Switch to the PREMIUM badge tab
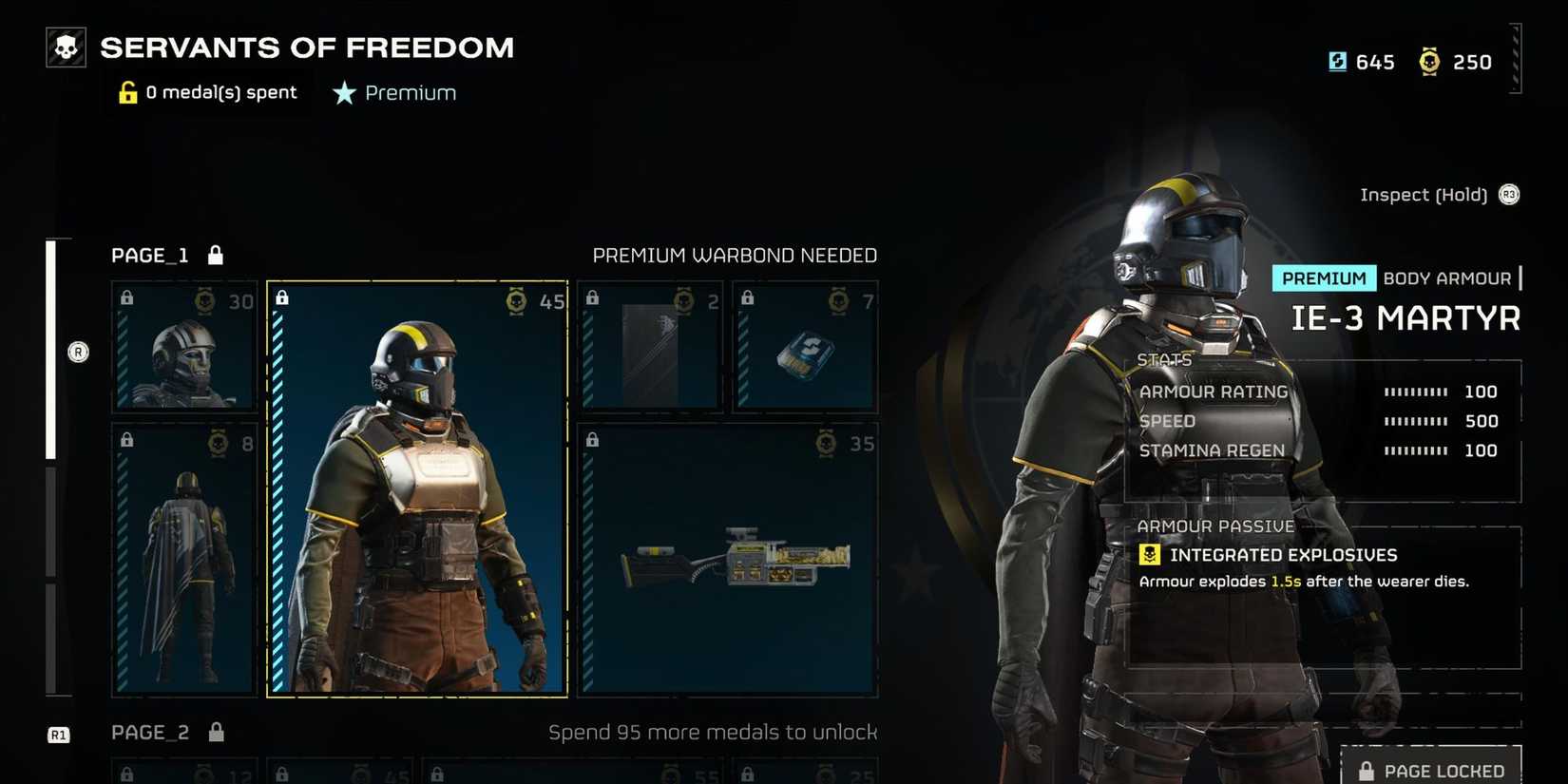1568x784 pixels. pos(1324,278)
